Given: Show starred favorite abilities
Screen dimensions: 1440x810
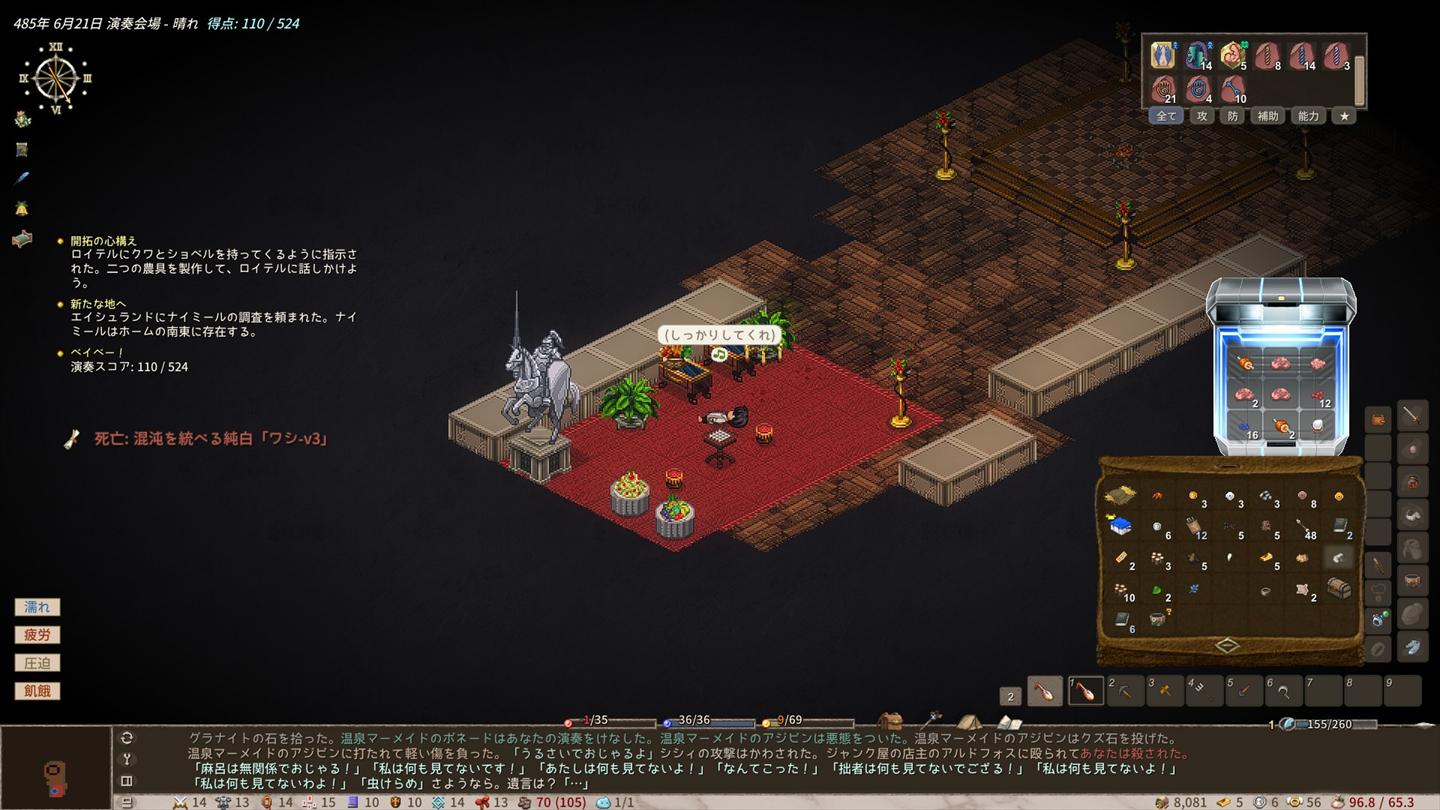Looking at the screenshot, I should click(1345, 116).
